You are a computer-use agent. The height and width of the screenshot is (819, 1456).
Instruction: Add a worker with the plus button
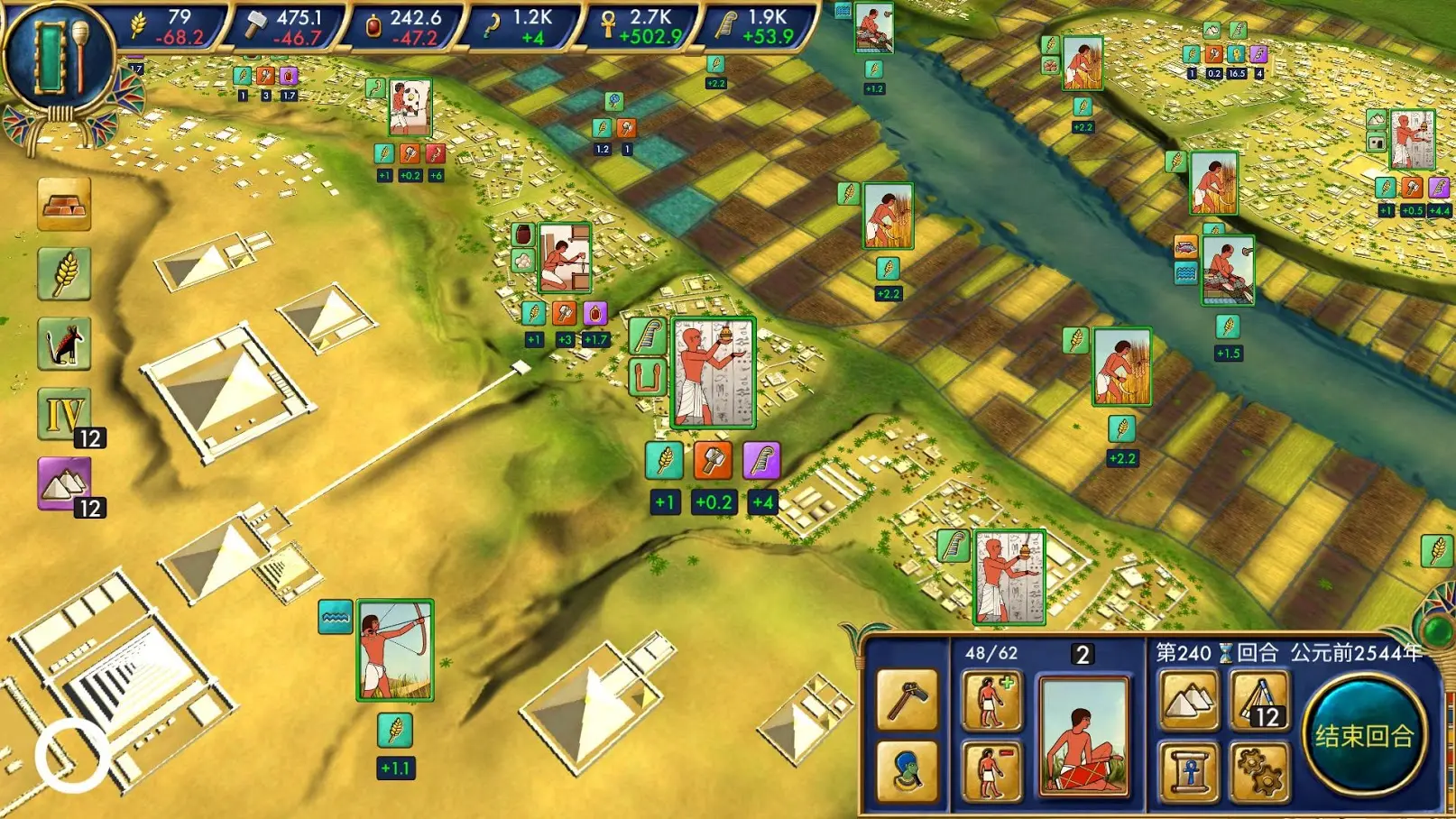coord(991,701)
